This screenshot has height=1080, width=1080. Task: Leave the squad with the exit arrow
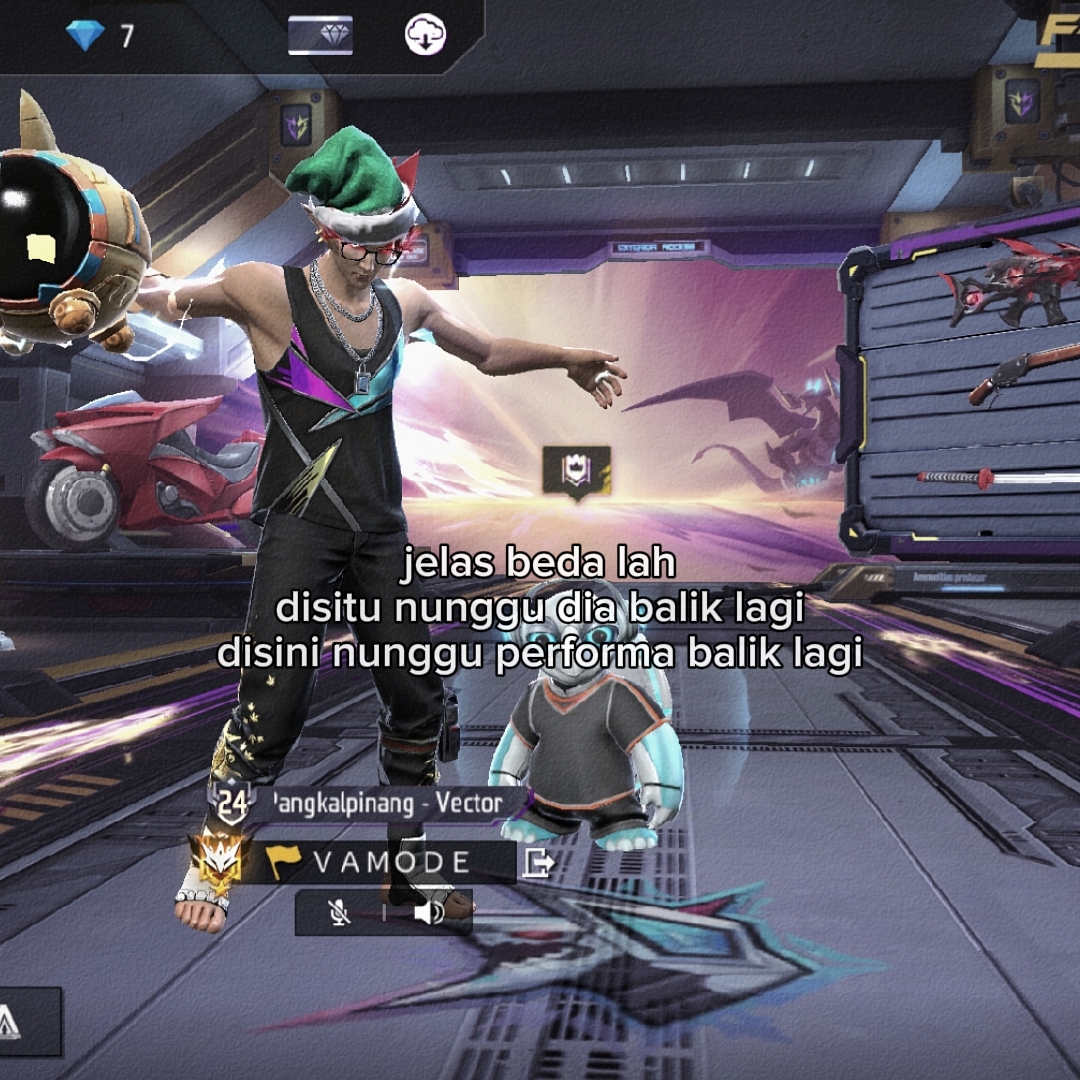click(537, 862)
